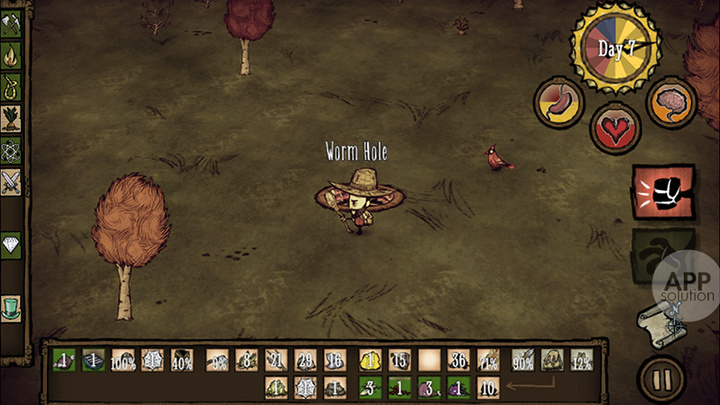This screenshot has height=405, width=720.
Task: Select the inventory item at 100% durability
Action: tap(123, 360)
